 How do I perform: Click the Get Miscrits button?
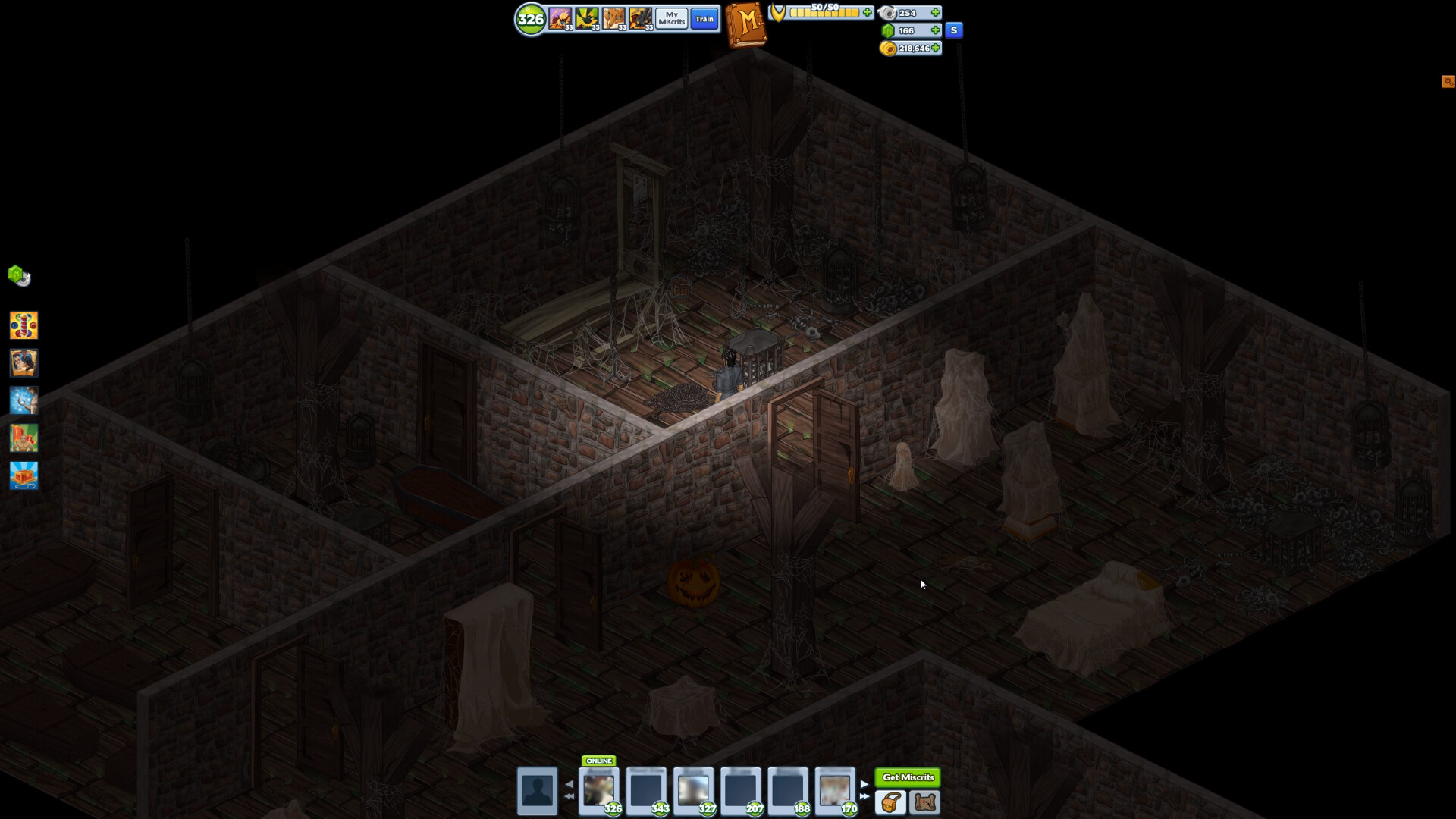click(908, 777)
